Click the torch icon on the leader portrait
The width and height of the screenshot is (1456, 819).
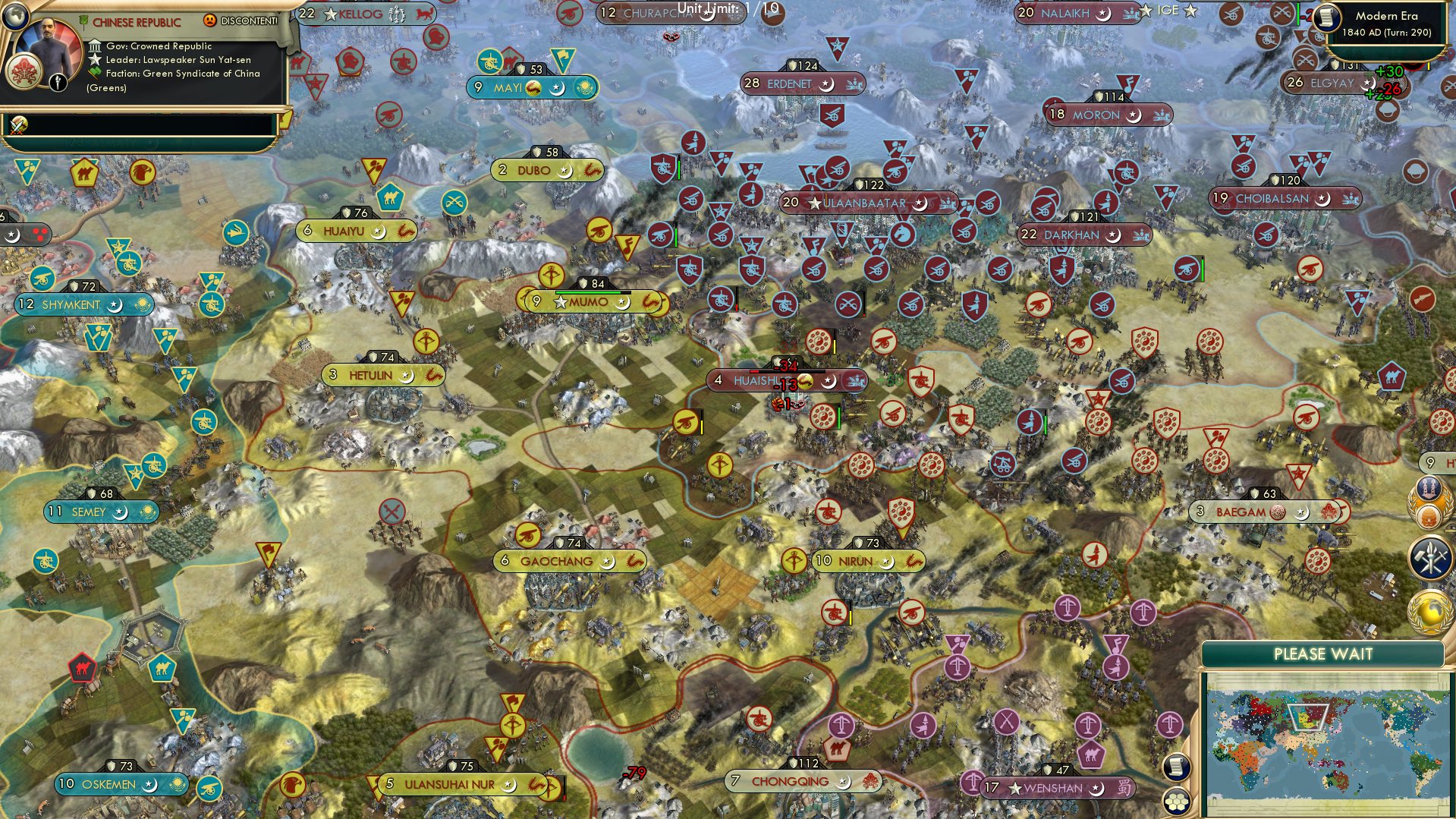point(57,81)
